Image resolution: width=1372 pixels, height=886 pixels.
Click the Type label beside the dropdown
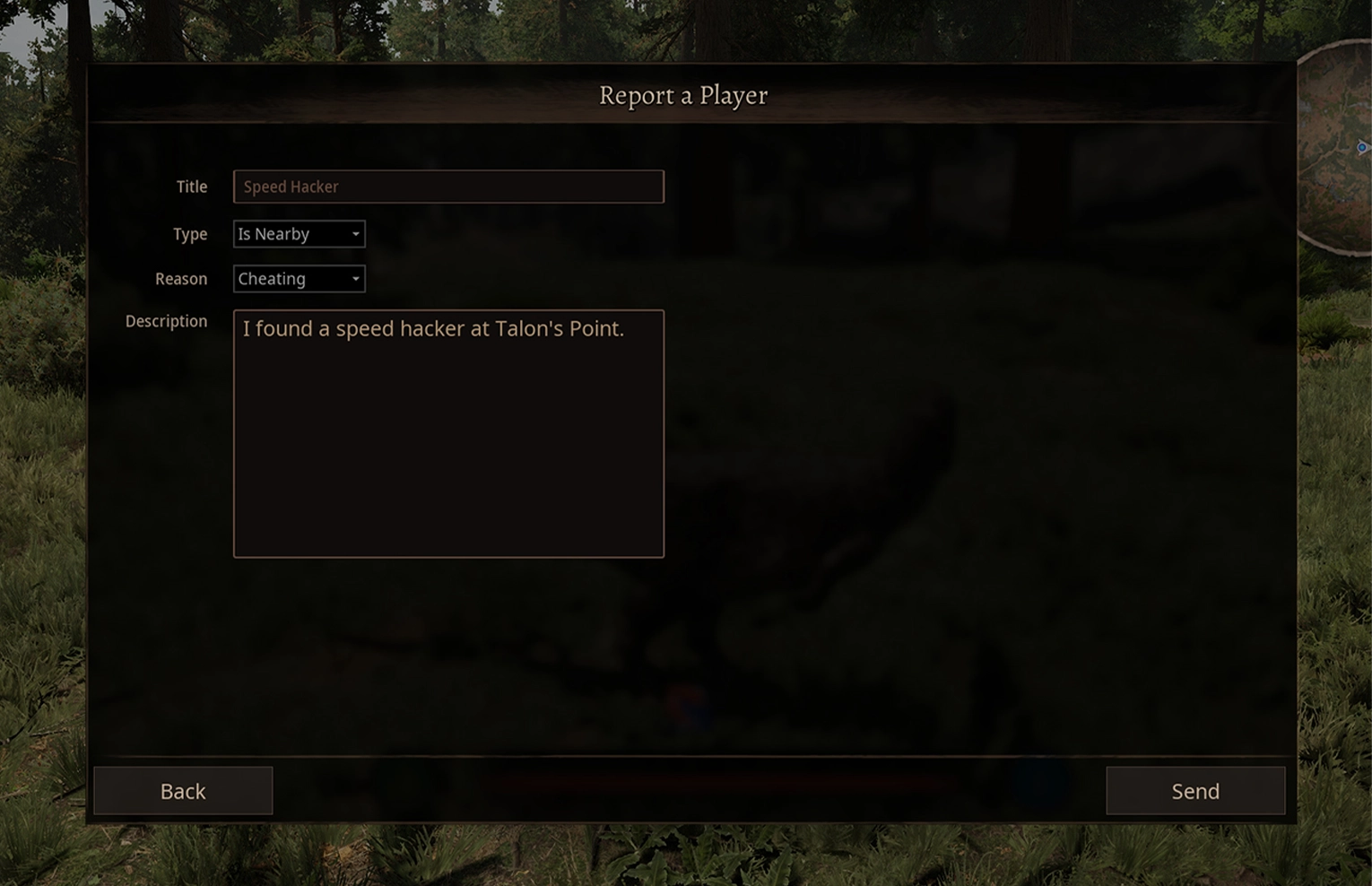tap(189, 234)
